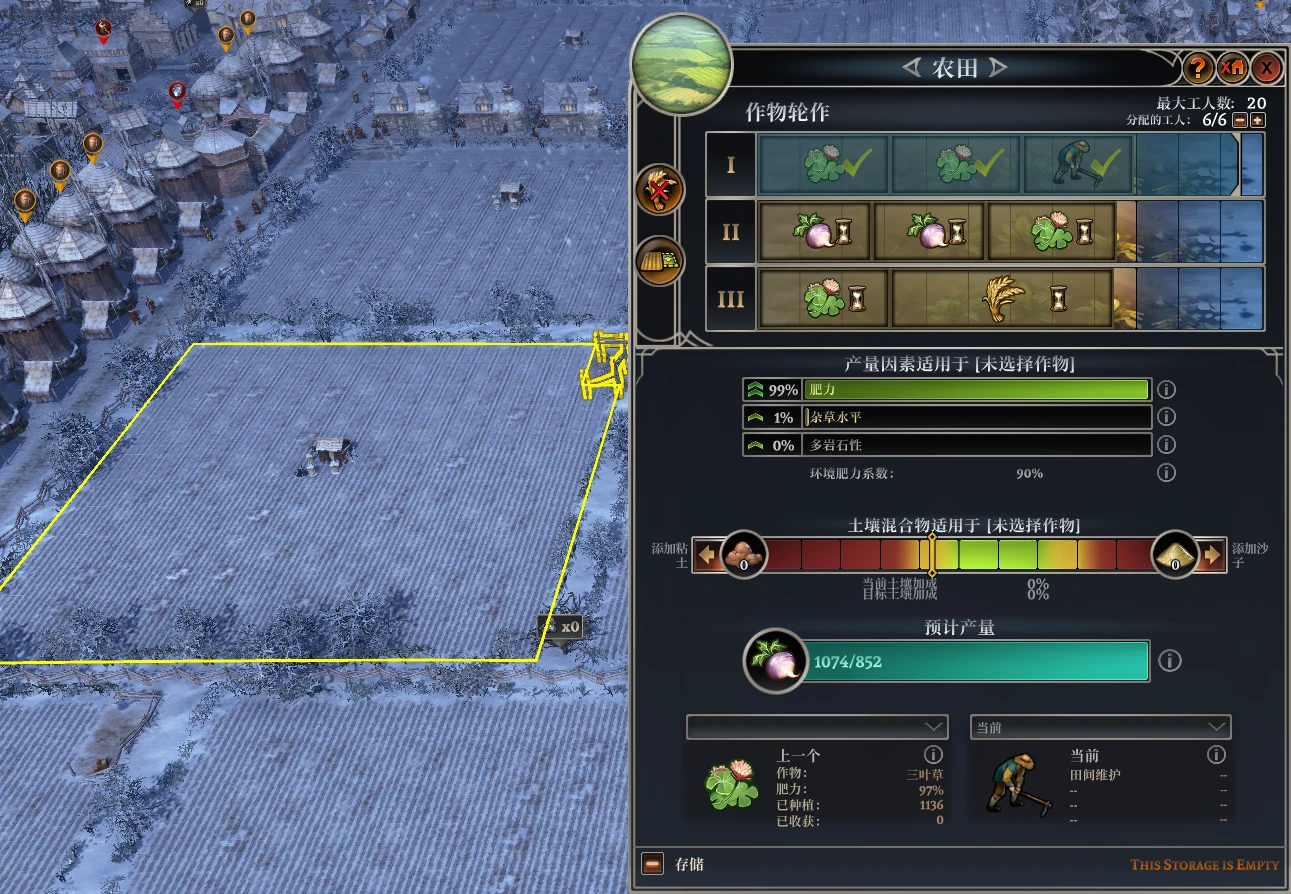1291x894 pixels.
Task: Collapse the 存储 storage section
Action: click(652, 864)
